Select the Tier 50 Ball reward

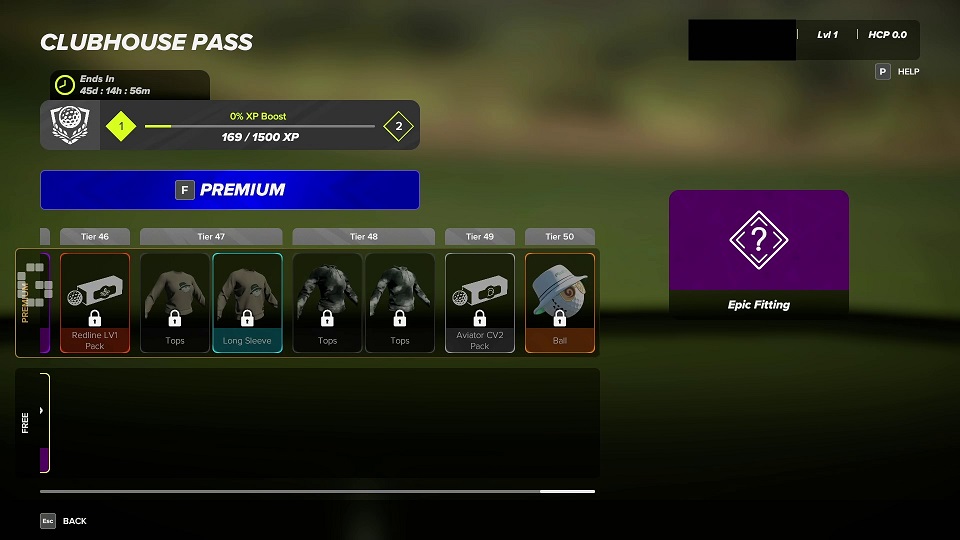(560, 302)
